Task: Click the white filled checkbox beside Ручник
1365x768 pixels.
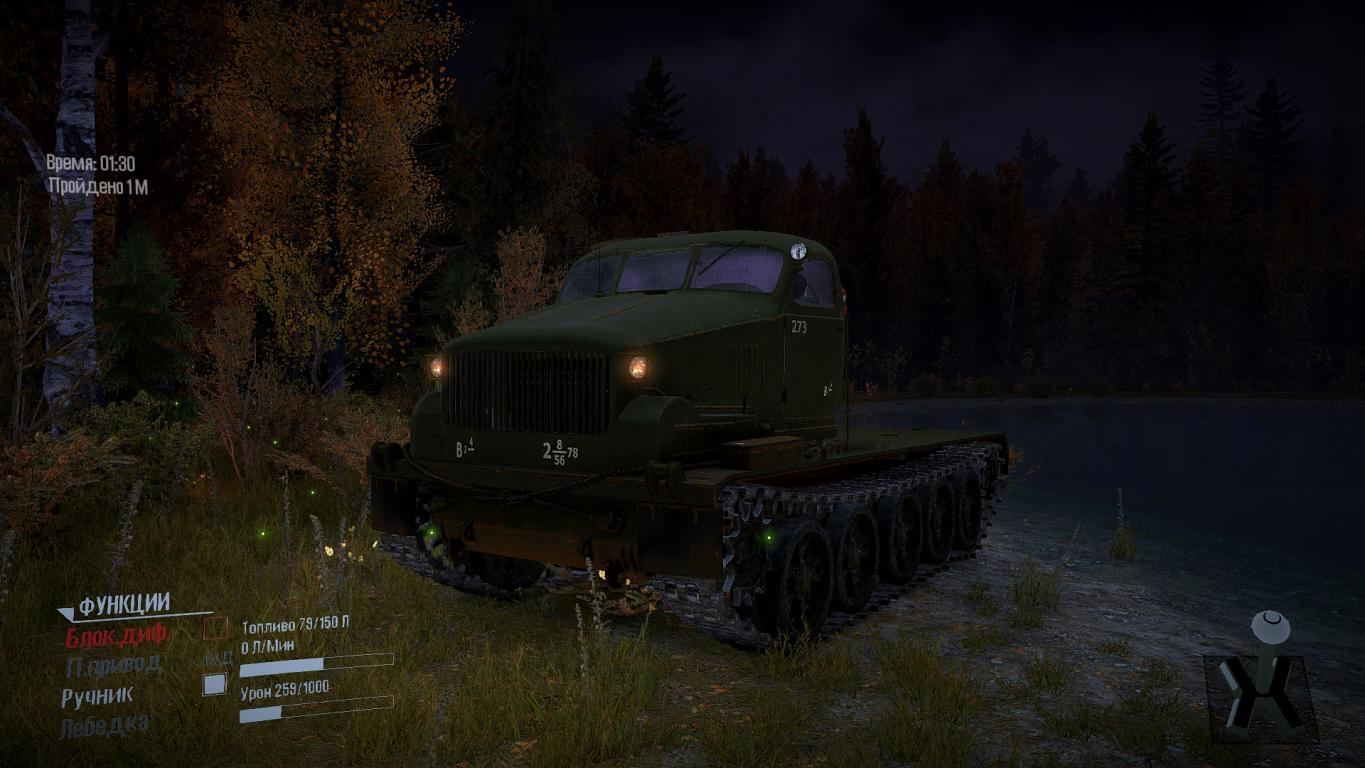Action: tap(214, 685)
